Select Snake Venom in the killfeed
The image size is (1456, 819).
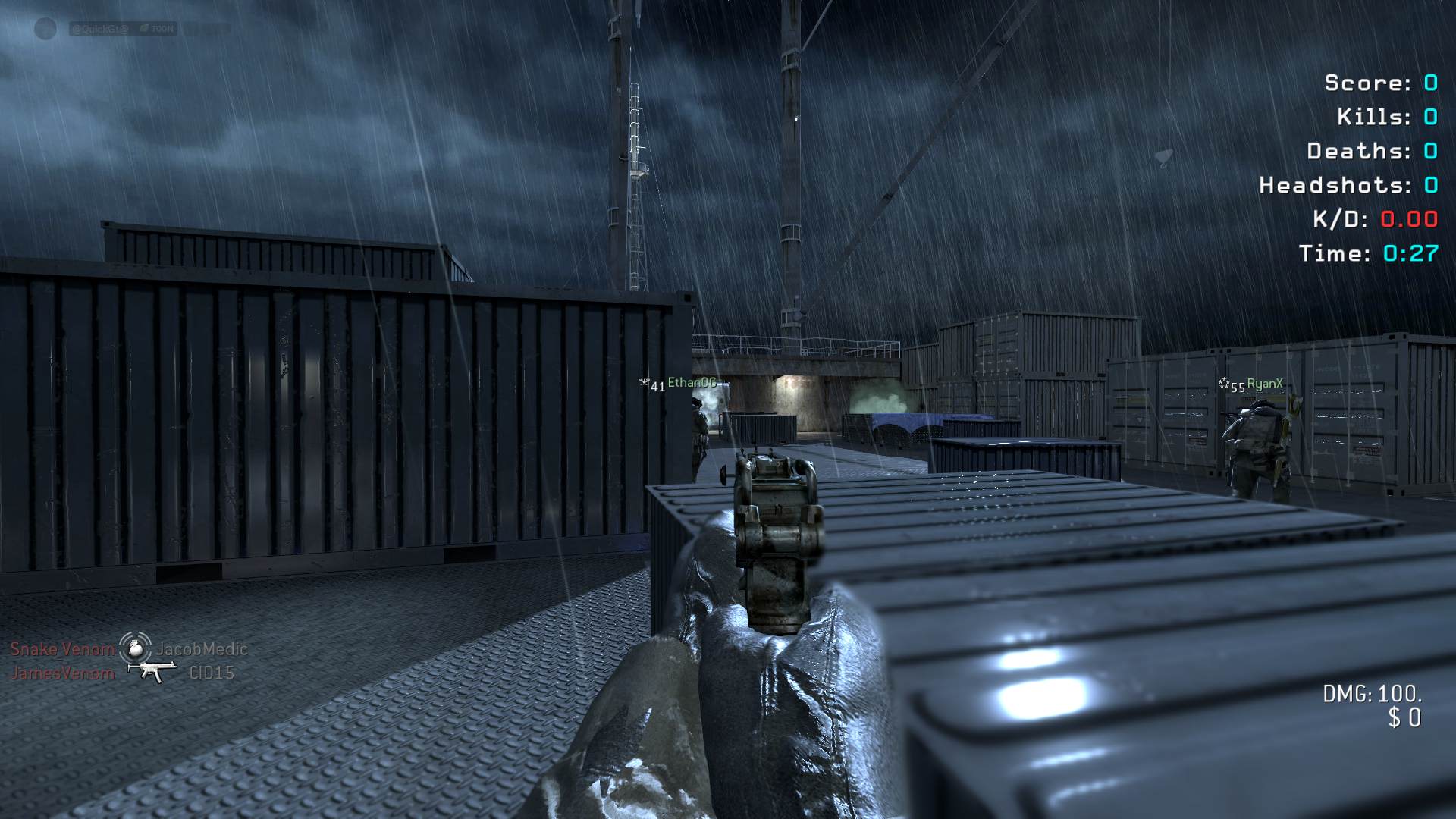pyautogui.click(x=62, y=649)
